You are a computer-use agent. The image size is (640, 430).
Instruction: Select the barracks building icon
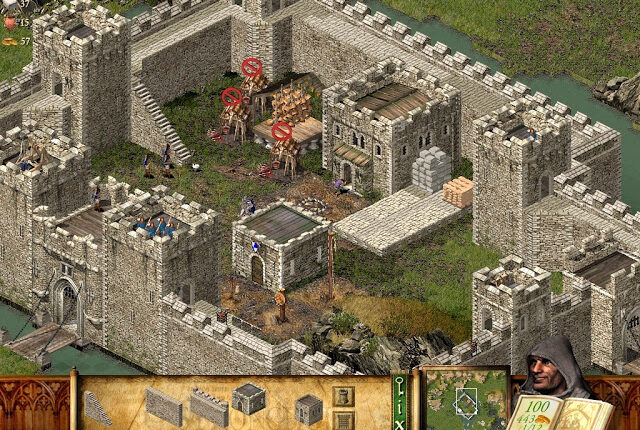click(250, 399)
